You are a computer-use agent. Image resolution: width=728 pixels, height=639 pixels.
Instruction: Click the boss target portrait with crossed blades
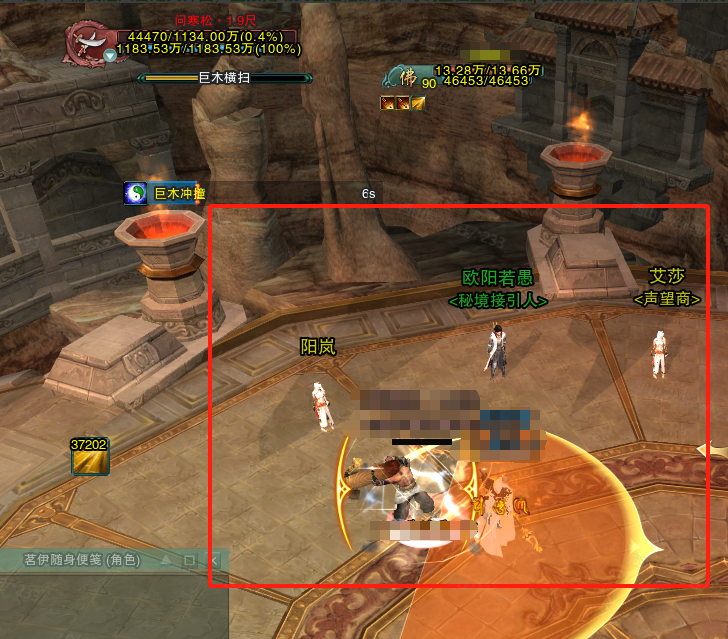pos(89,41)
